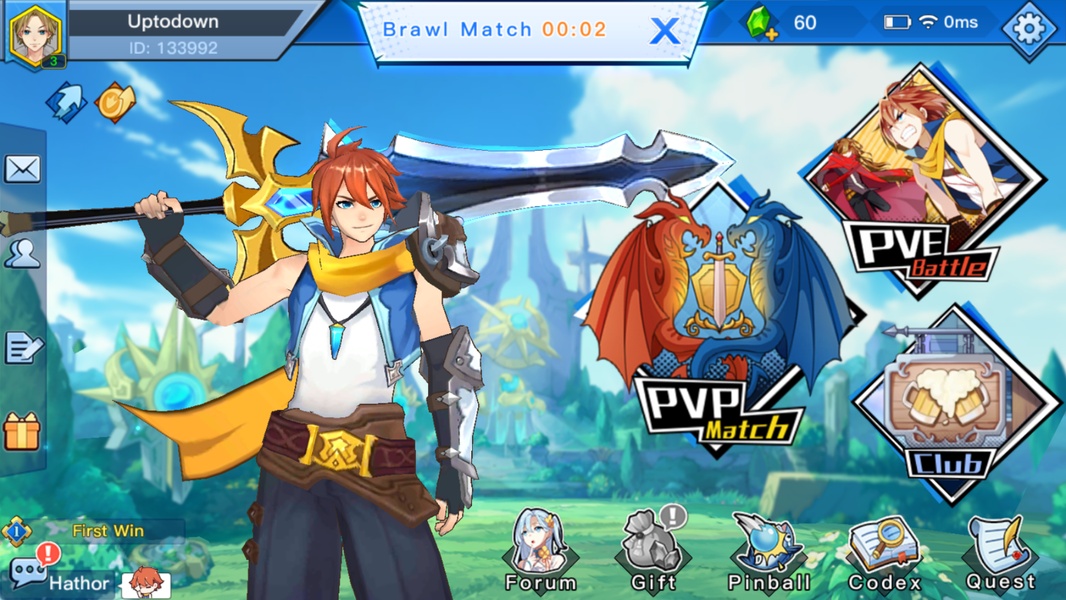The width and height of the screenshot is (1066, 600).
Task: Open the mail envelope
Action: tap(22, 169)
